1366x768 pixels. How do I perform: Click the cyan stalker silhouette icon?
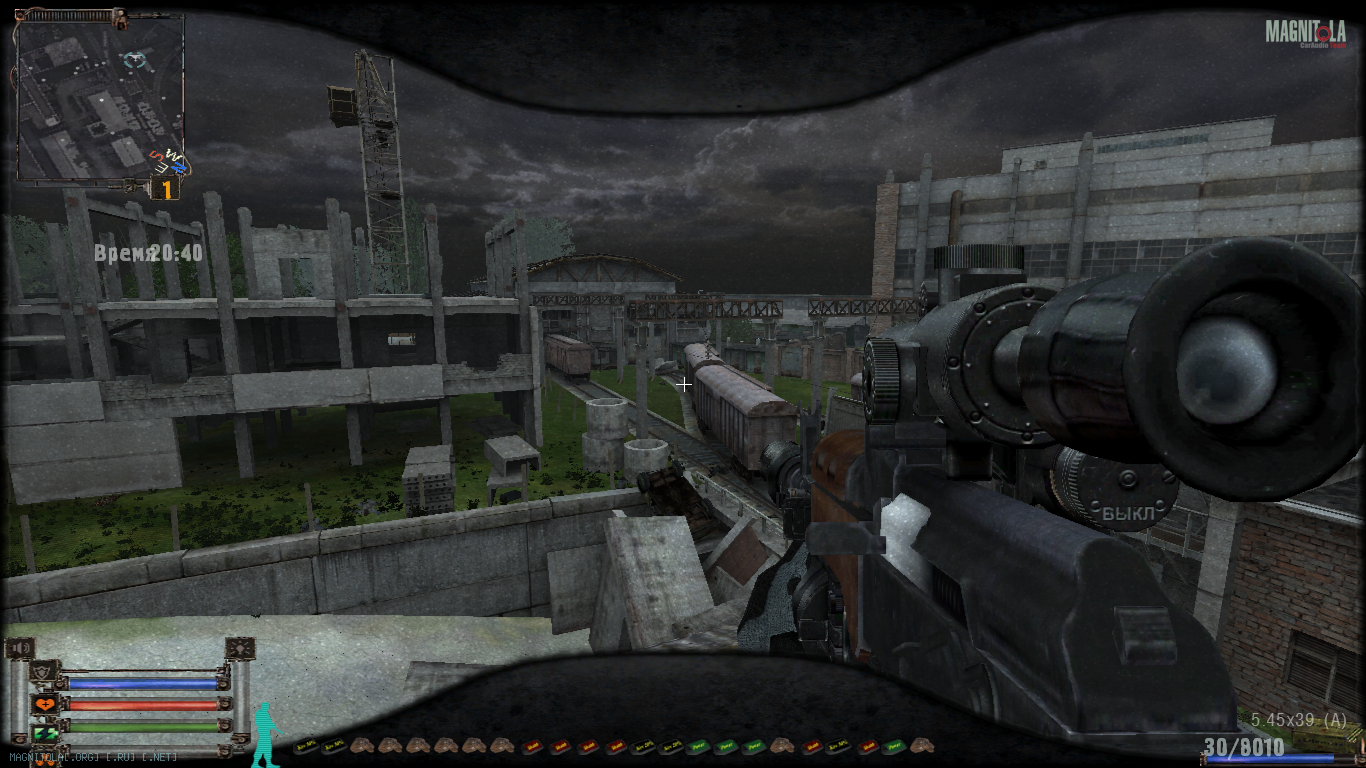[265, 736]
